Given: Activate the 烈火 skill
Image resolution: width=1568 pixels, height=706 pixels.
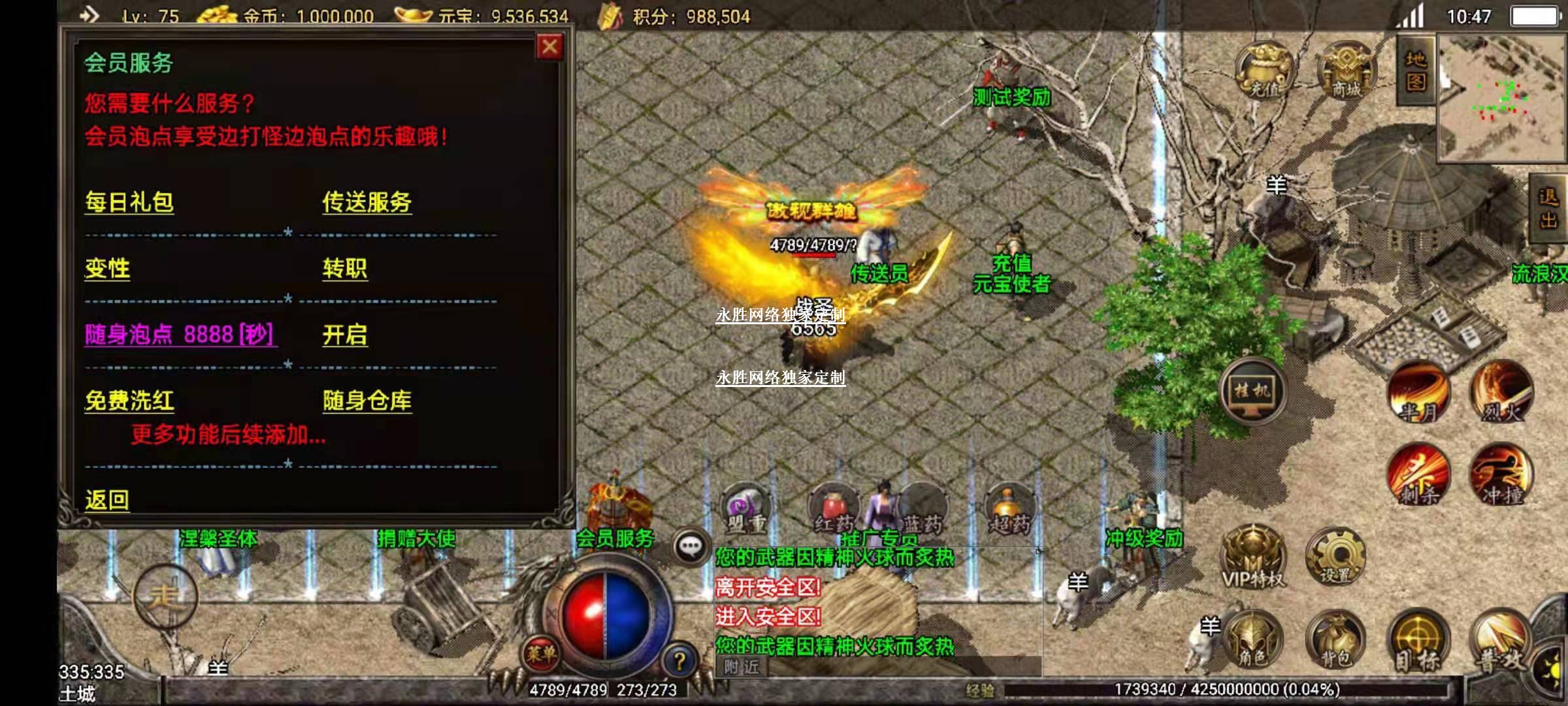Looking at the screenshot, I should pos(1501,392).
